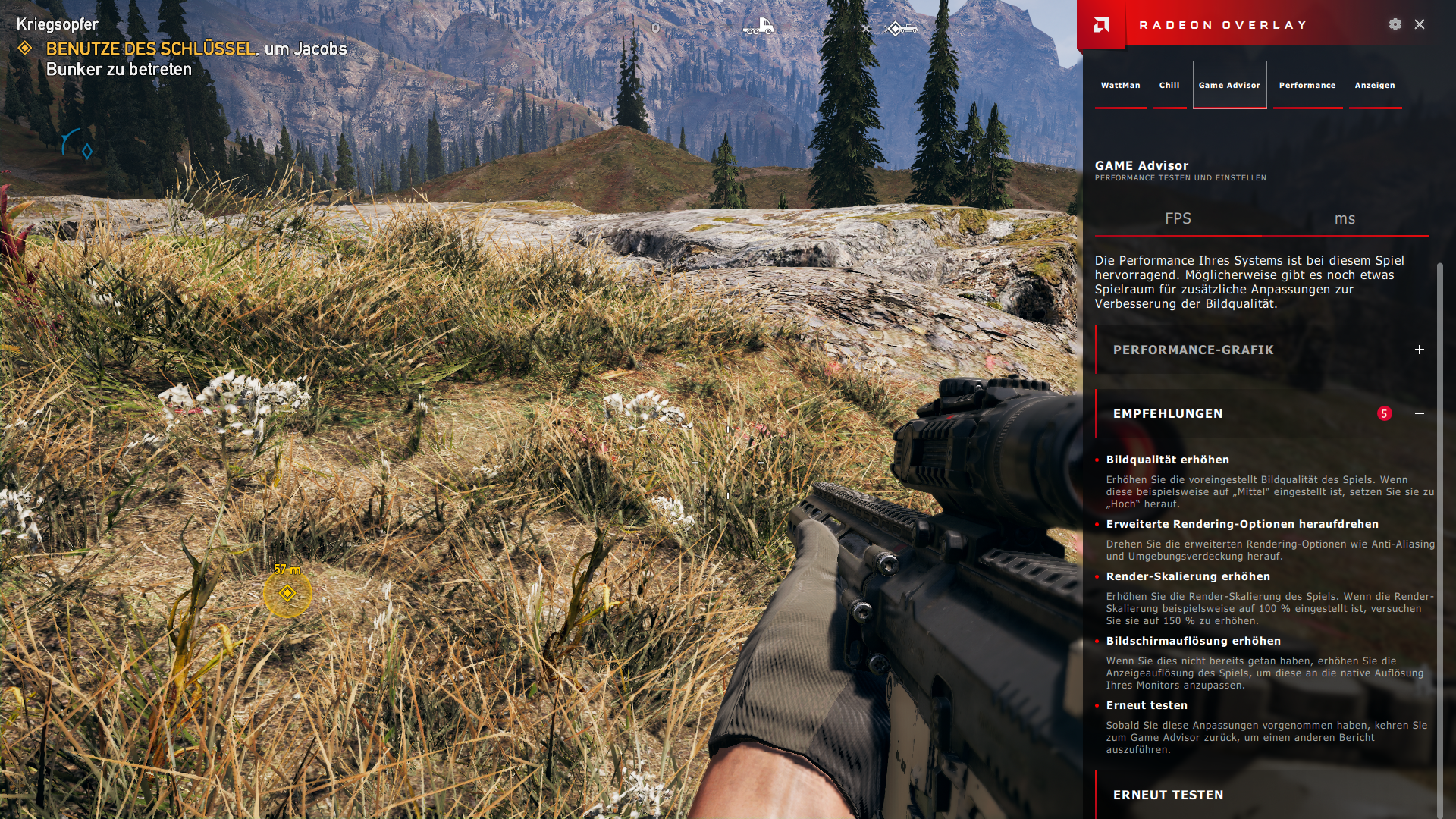Switch the advisor view to FPS
Viewport: 1456px width, 819px height.
point(1178,218)
